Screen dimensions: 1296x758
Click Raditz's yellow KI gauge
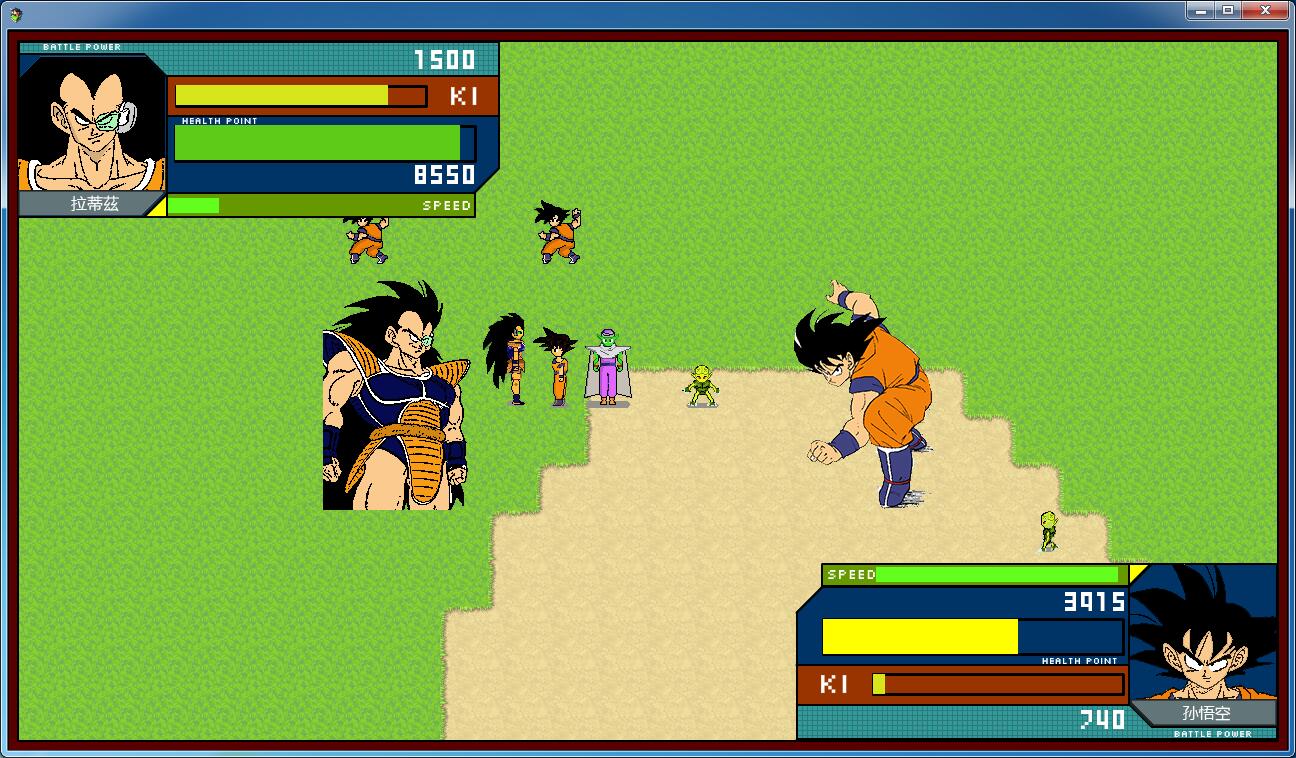click(x=280, y=95)
